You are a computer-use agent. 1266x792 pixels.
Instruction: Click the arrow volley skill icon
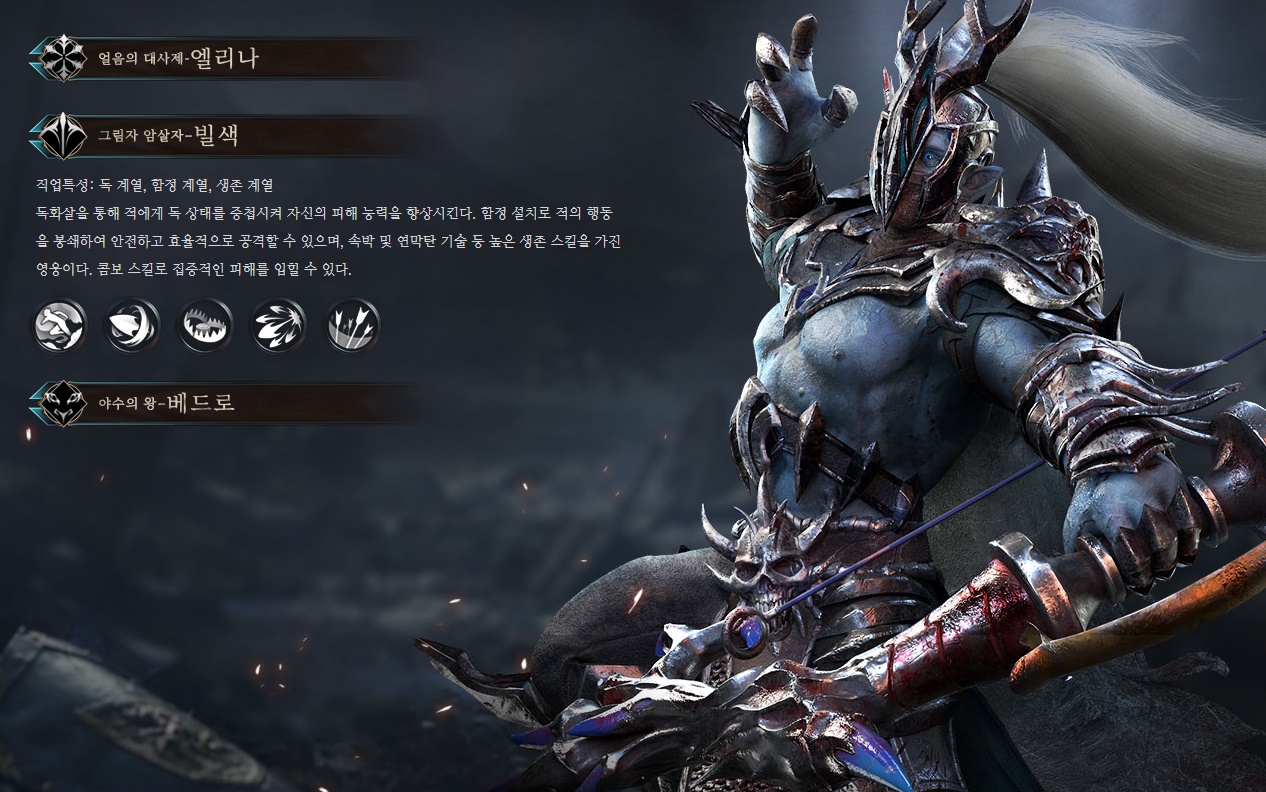click(352, 326)
